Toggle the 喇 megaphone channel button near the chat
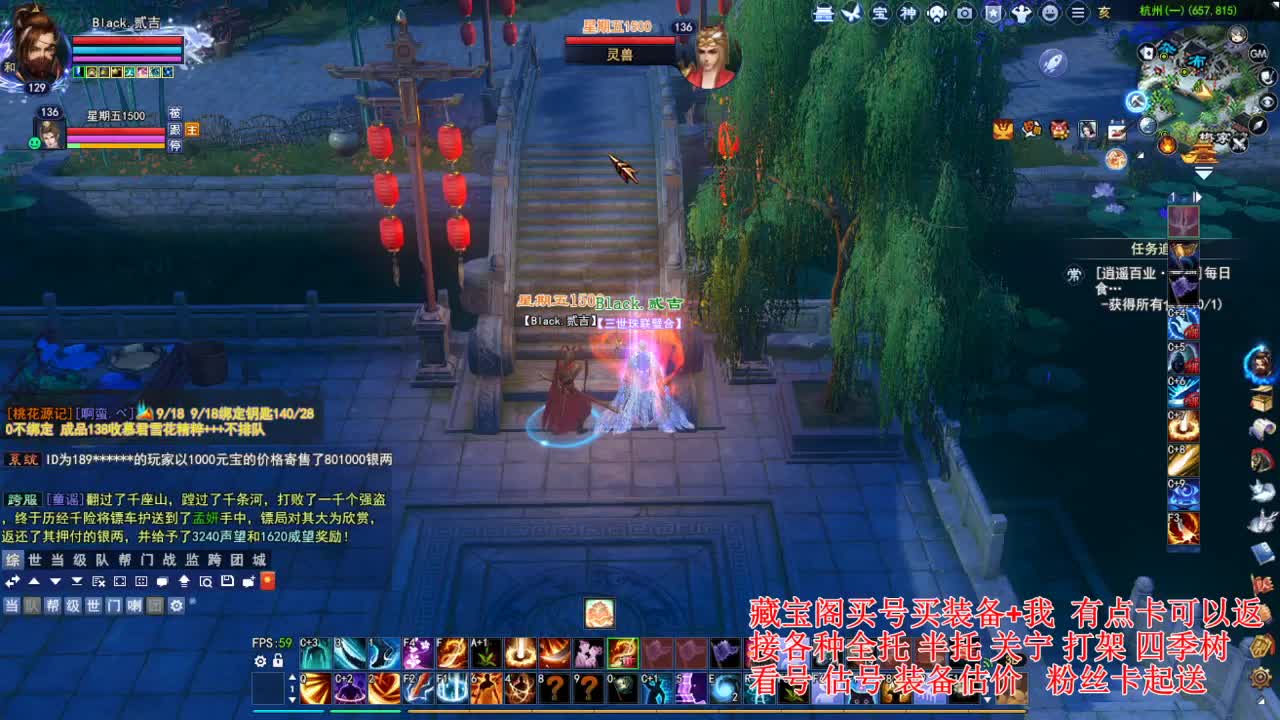 134,606
